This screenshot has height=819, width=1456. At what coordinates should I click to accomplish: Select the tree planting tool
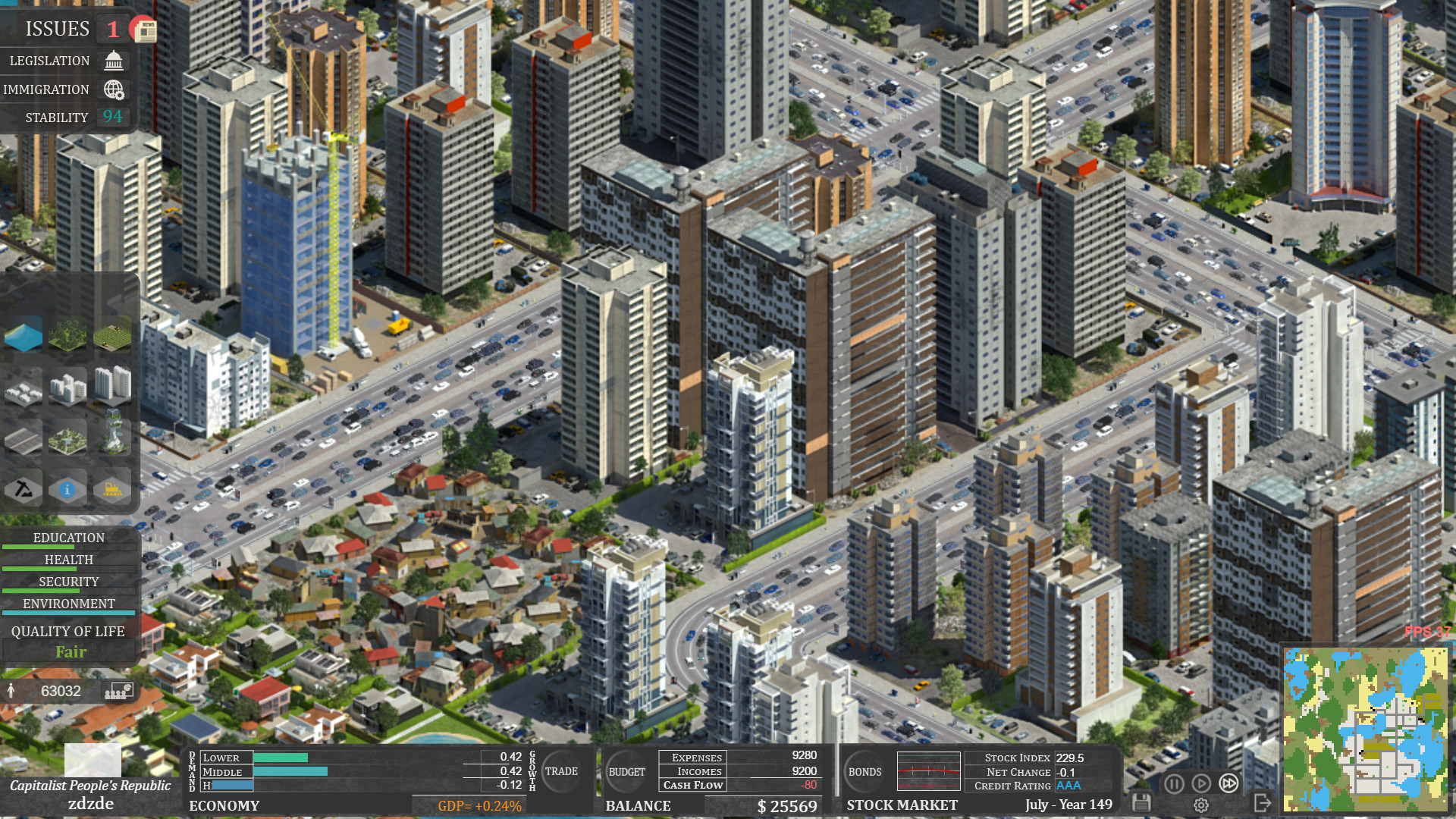pos(67,336)
